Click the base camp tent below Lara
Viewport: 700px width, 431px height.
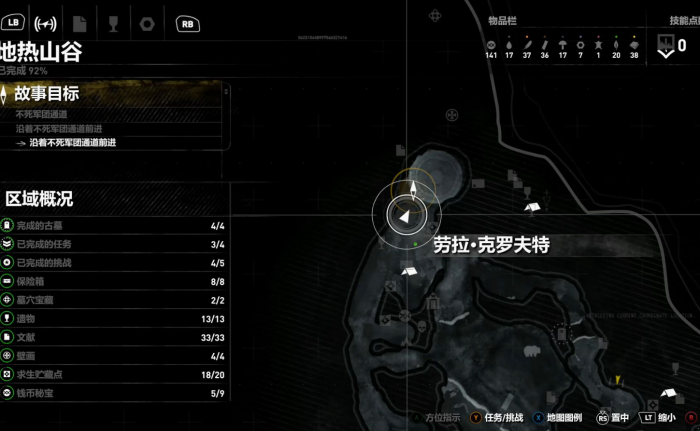point(408,270)
